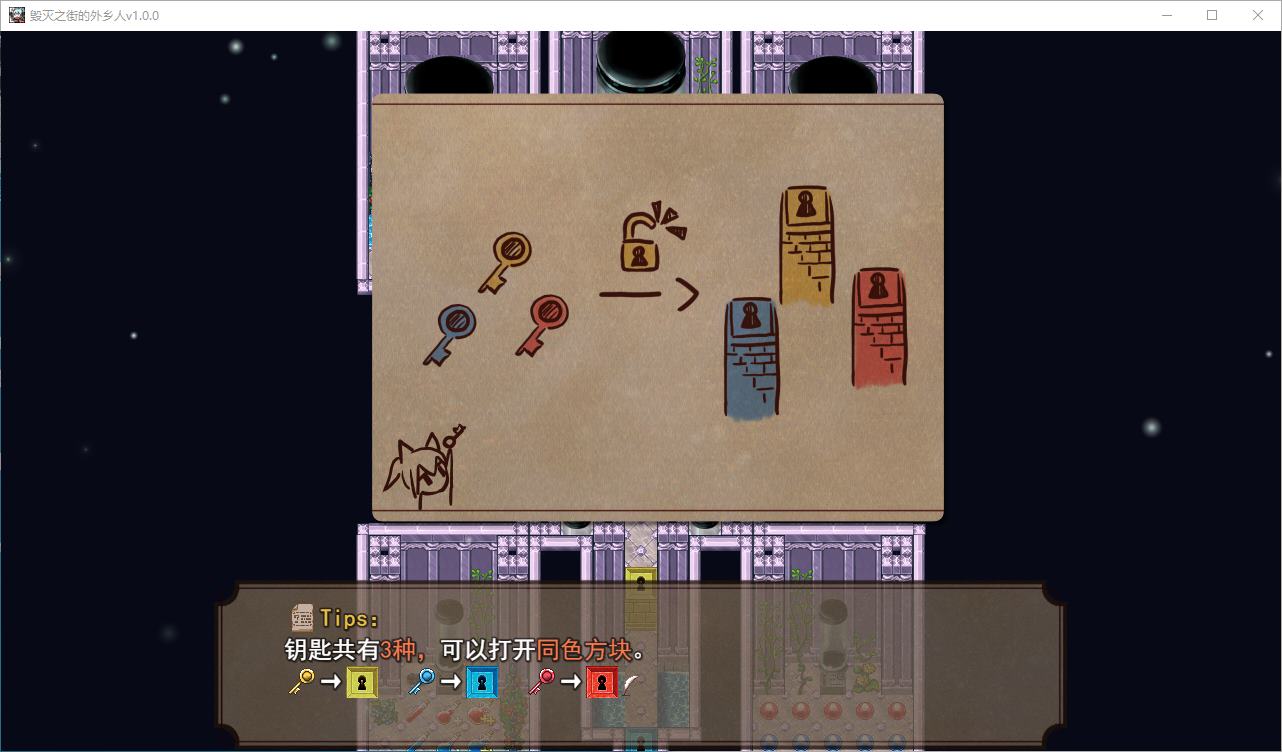Screen dimensions: 1282x752
Task: Click the unlocked padlock drawing on the parchment
Action: pyautogui.click(x=641, y=242)
